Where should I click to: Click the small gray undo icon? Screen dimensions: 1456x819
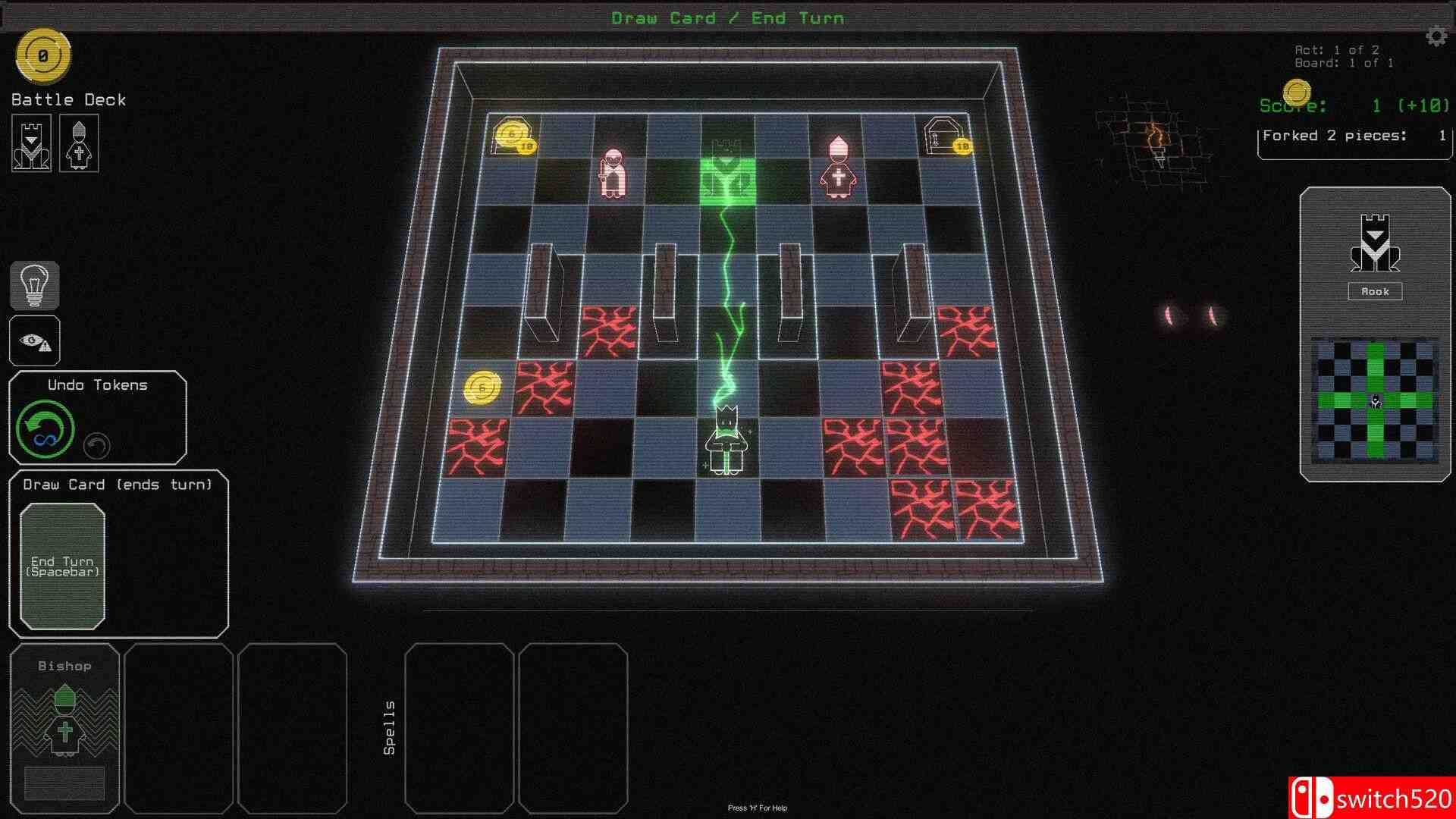[x=96, y=446]
